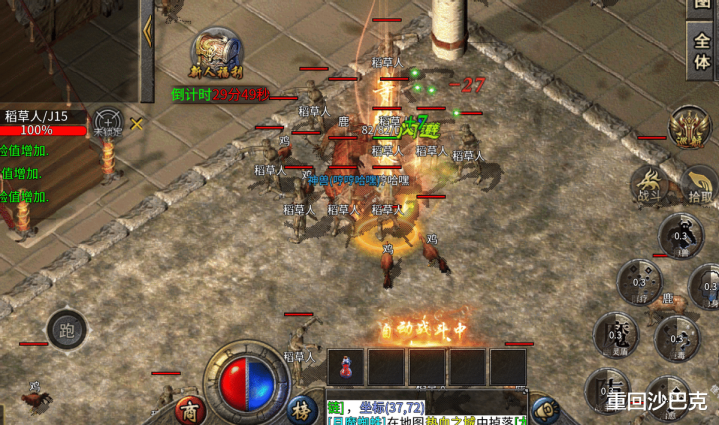
Task: Toggle the 跑 run mode button
Action: tap(67, 330)
